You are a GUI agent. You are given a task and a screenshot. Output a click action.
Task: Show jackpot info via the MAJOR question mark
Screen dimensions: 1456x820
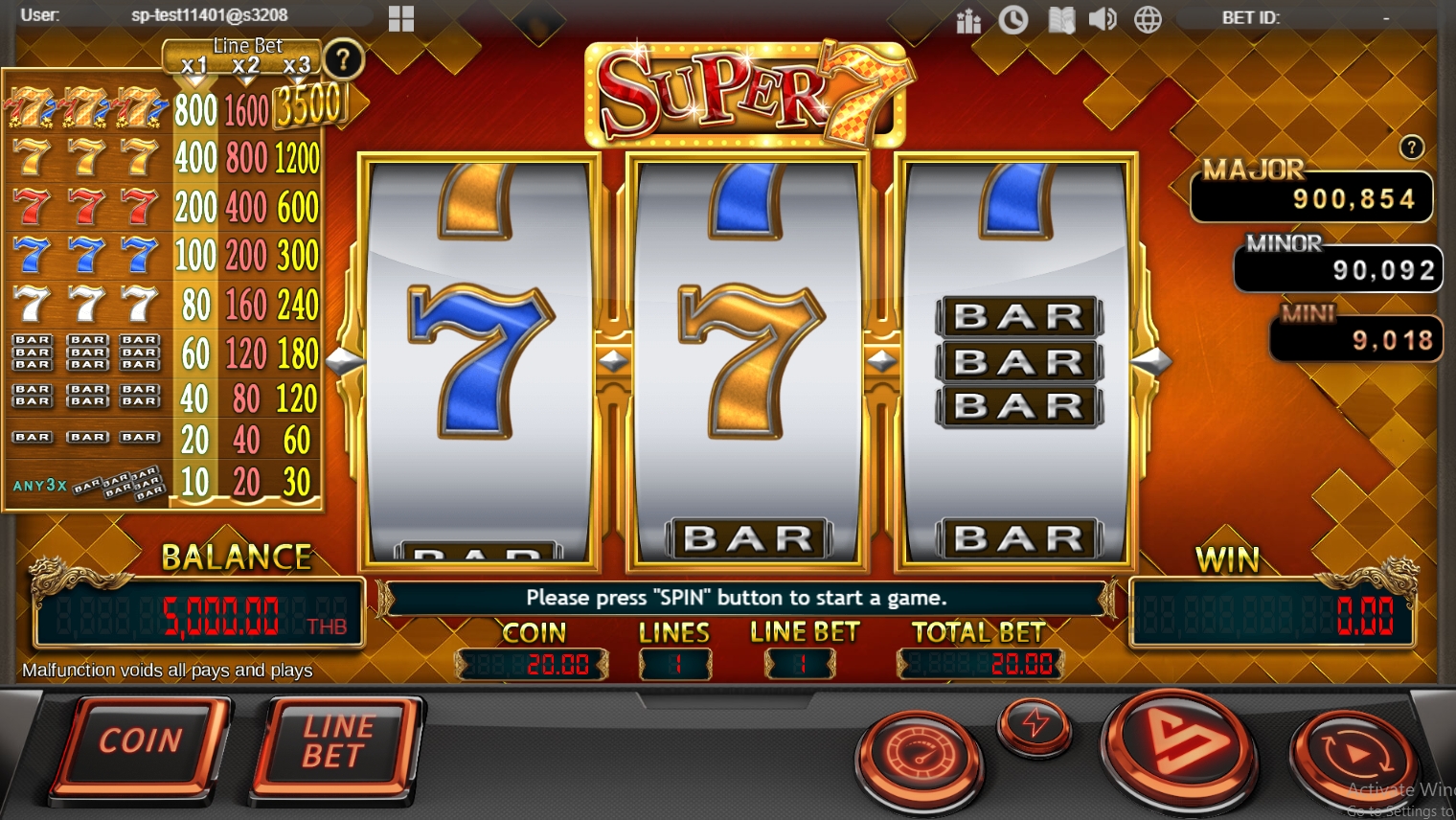point(1411,148)
